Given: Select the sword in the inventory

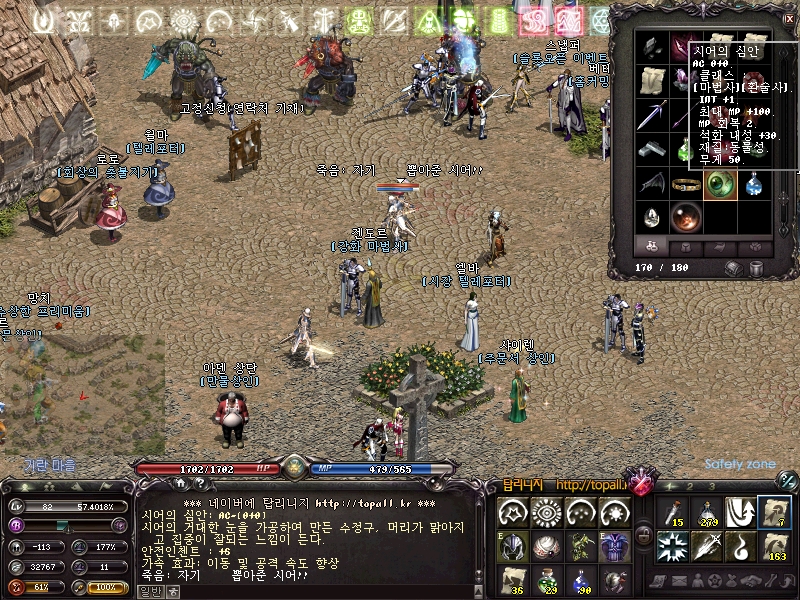Looking at the screenshot, I should click(651, 115).
